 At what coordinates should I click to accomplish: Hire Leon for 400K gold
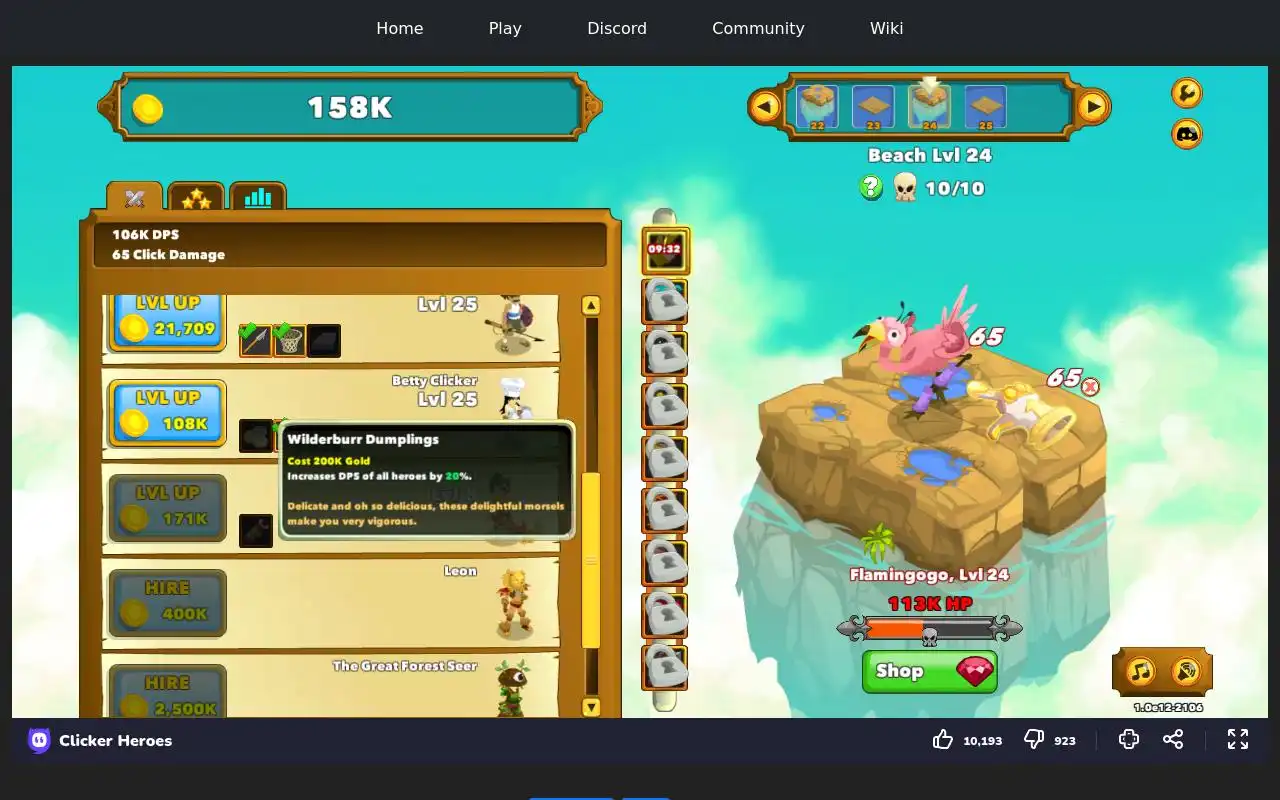tap(167, 602)
